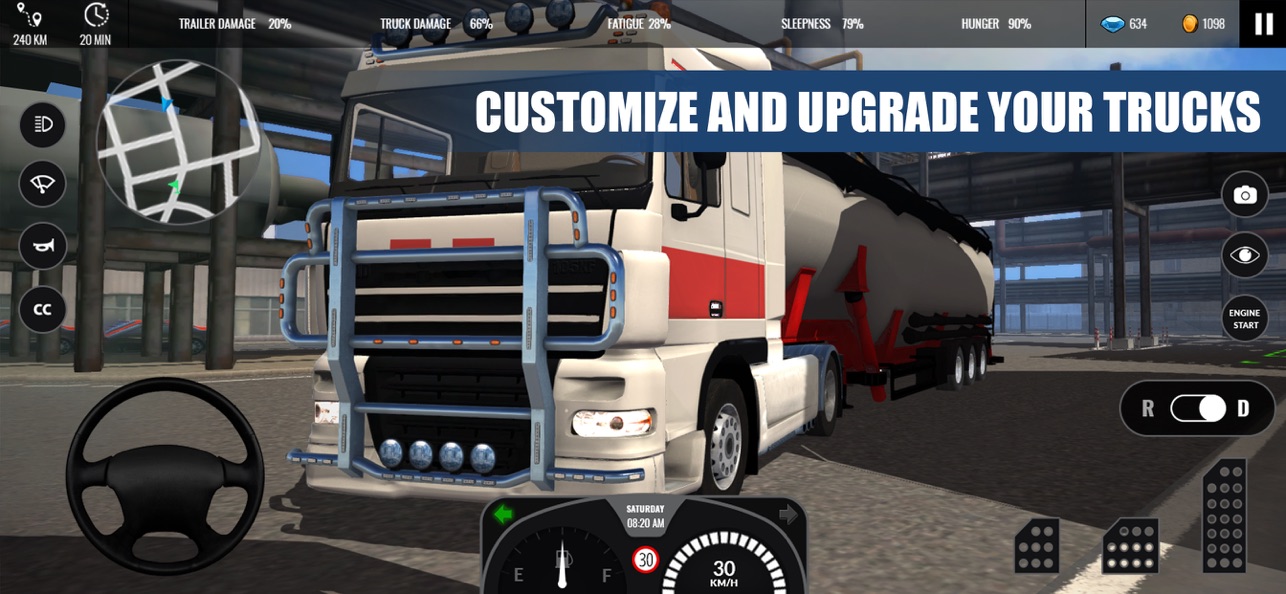Screen dimensions: 1286x594
Task: Open the diamond currency counter
Action: [x=1124, y=24]
